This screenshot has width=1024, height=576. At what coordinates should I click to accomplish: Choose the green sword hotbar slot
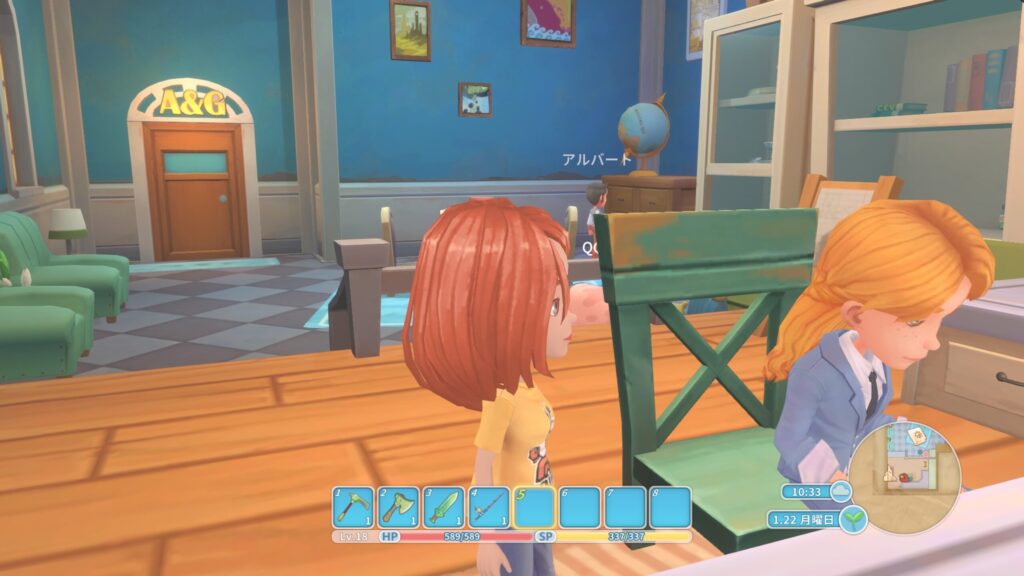pos(444,508)
